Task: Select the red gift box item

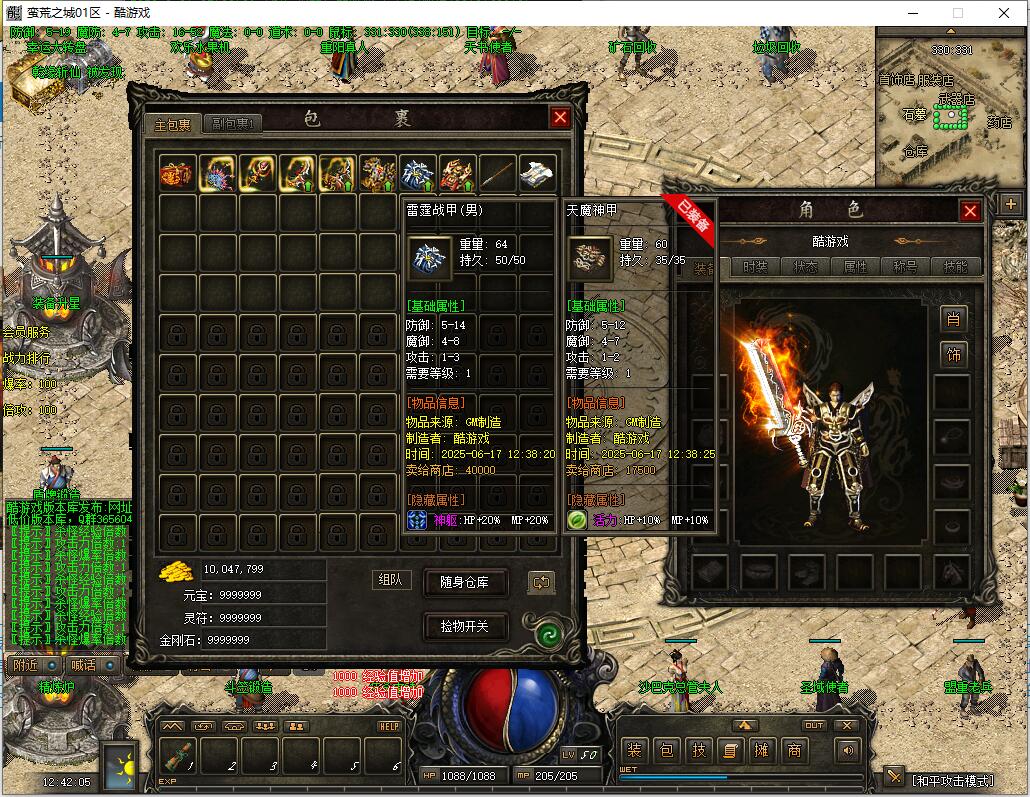Action: (x=177, y=173)
